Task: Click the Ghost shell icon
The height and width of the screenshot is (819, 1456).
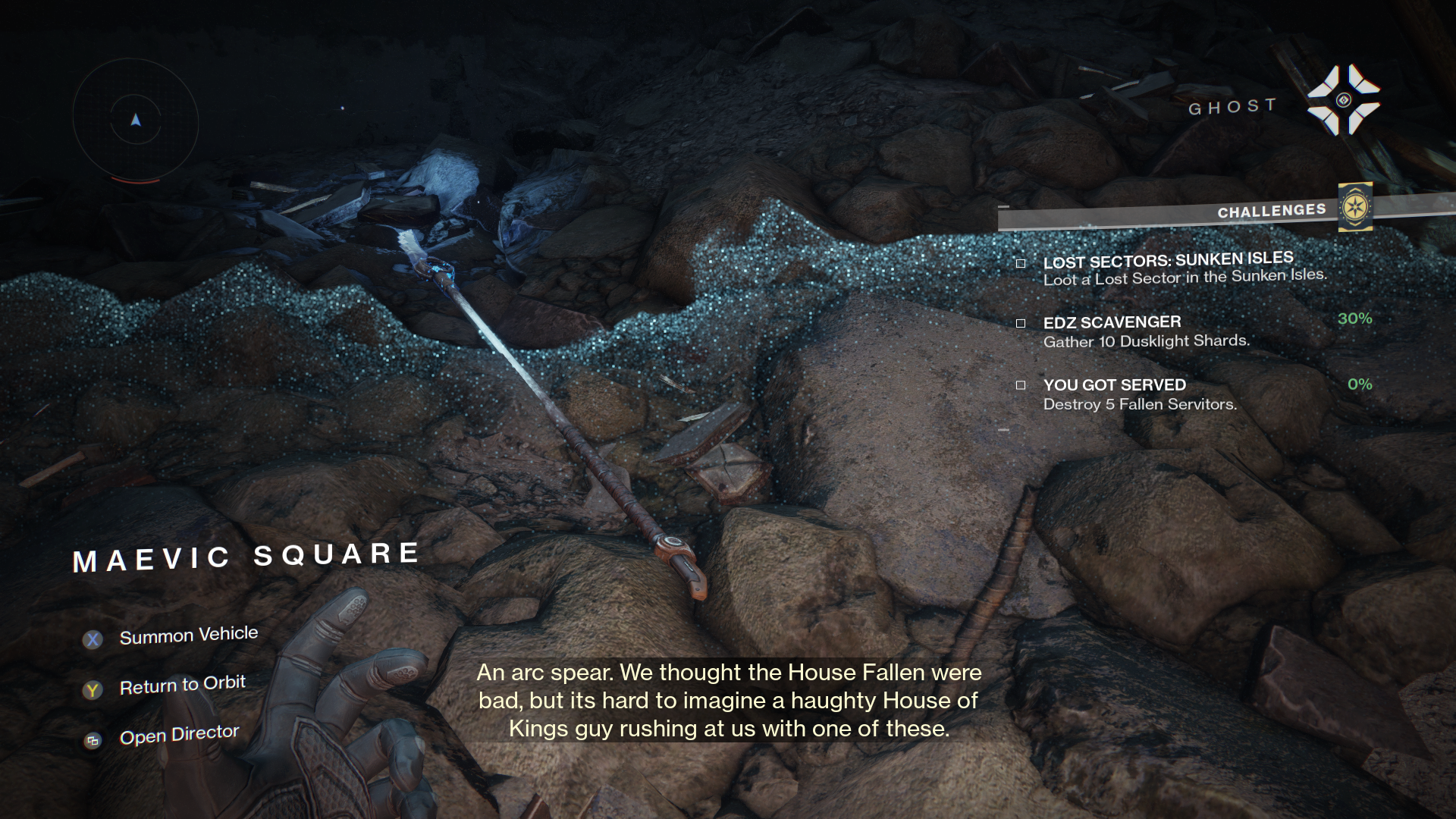Action: (x=1343, y=100)
